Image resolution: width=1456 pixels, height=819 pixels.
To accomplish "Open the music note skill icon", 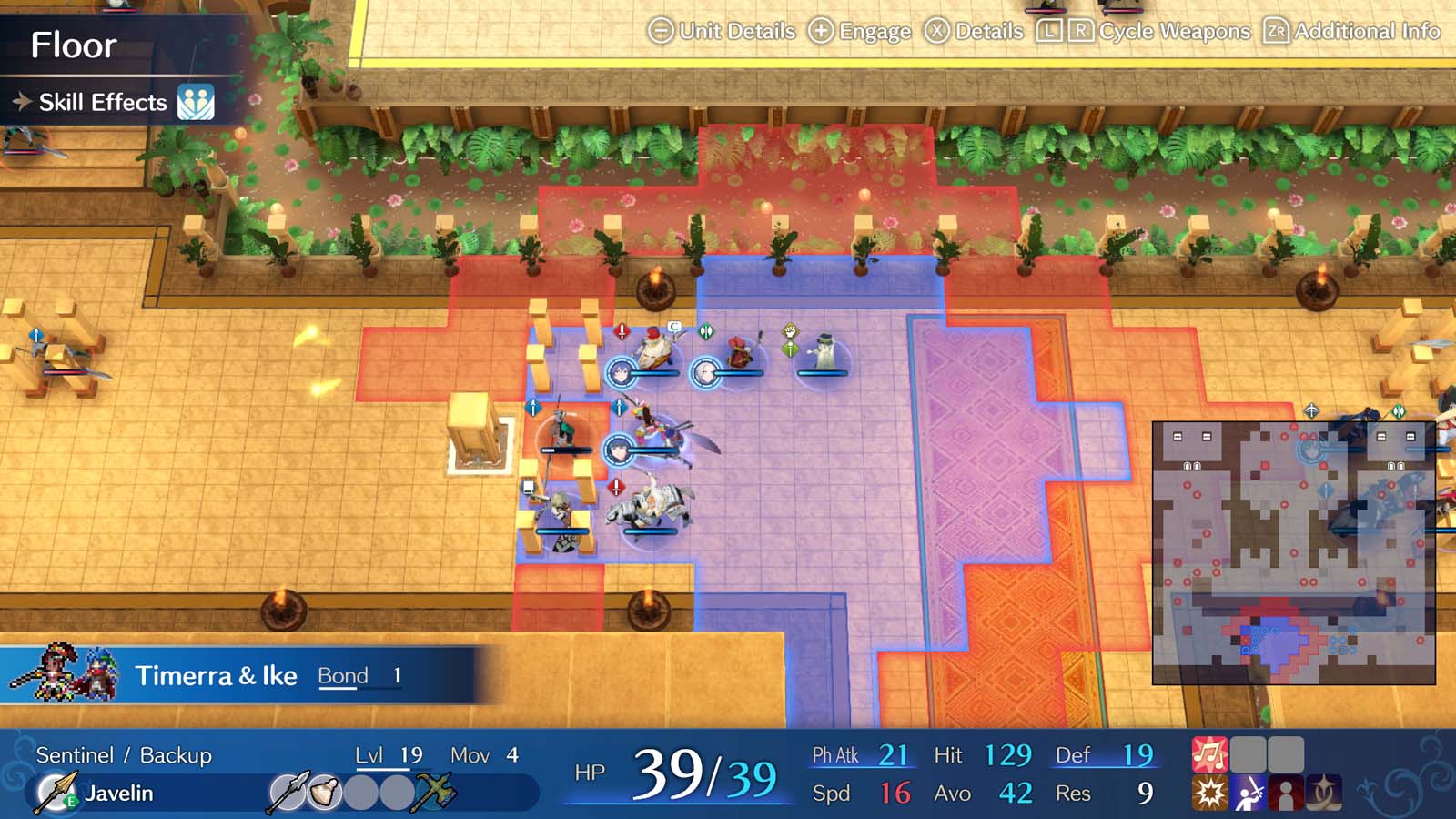I will (1210, 753).
